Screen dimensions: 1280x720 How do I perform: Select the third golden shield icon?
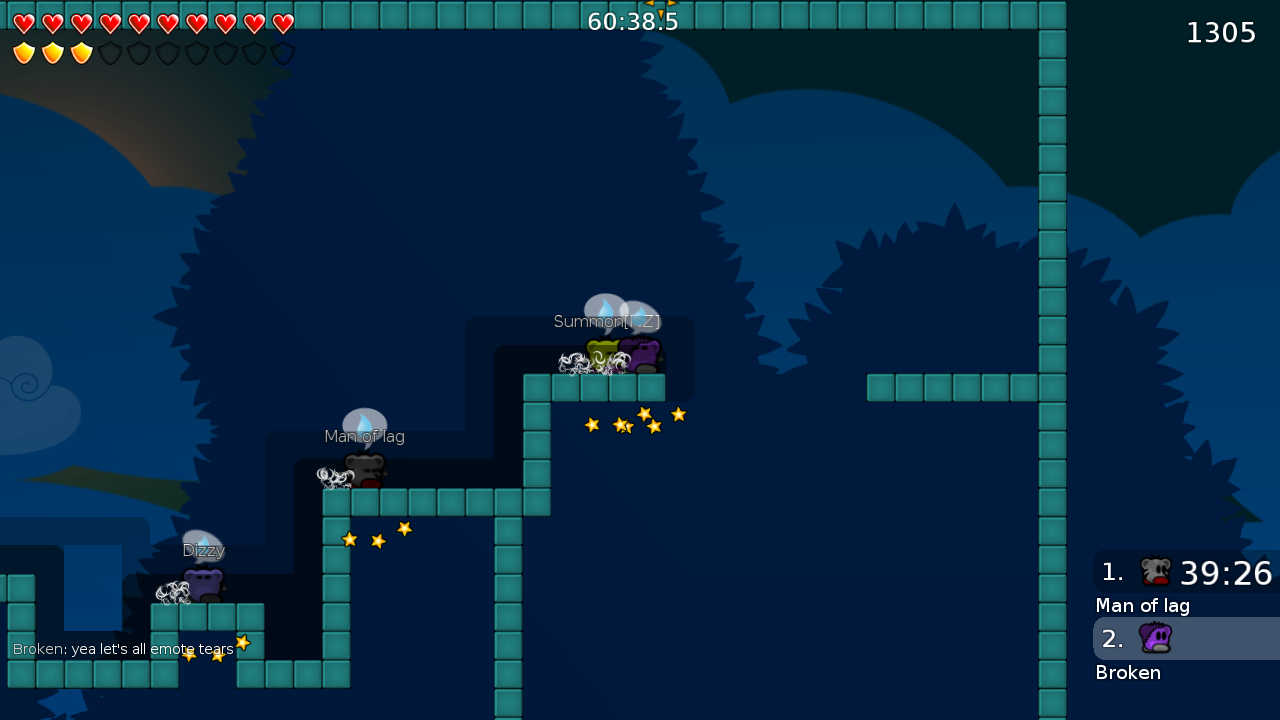pos(81,53)
